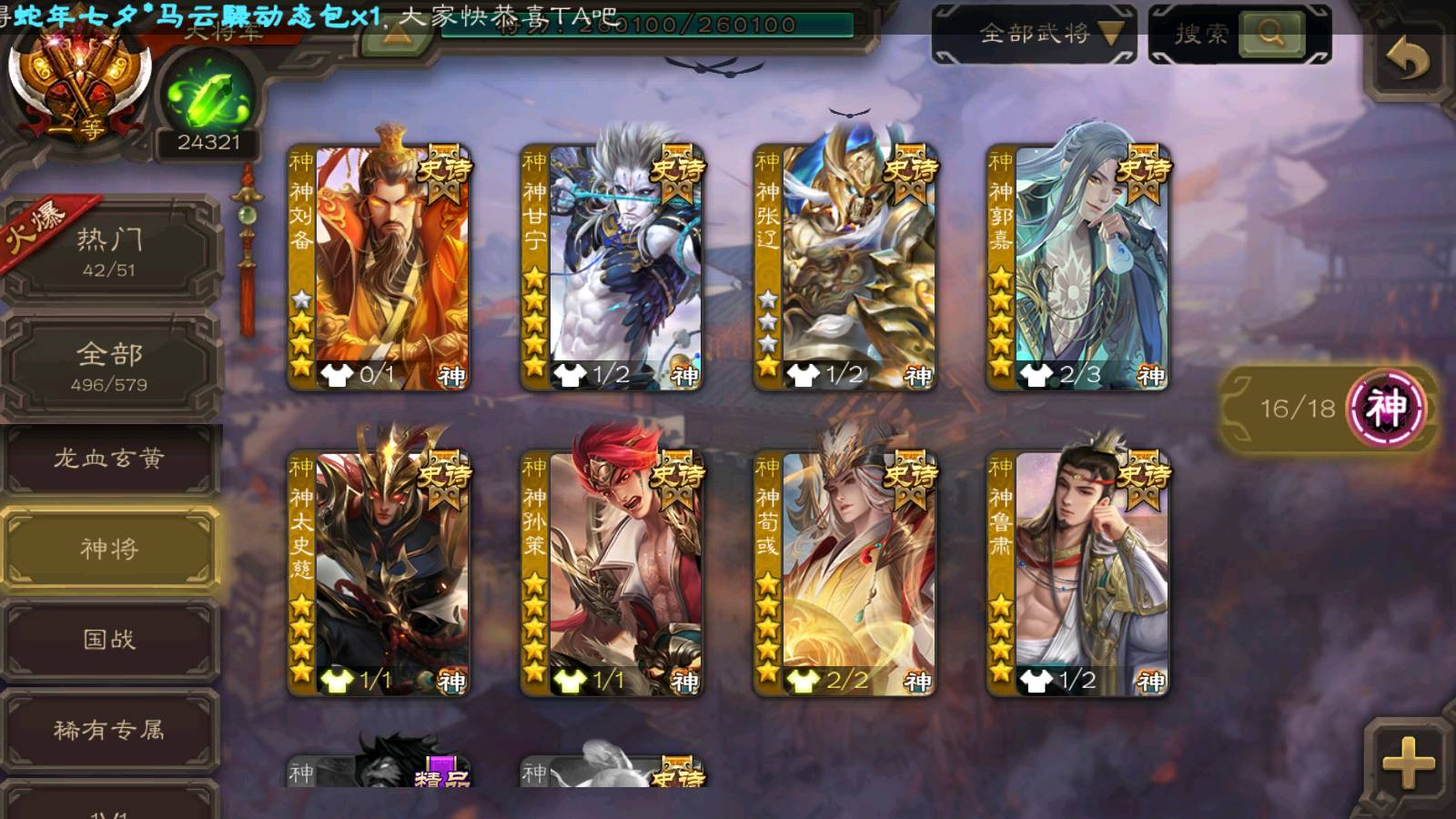Open the 神张辽 general card
Screen dimensions: 1456x819
(844, 268)
